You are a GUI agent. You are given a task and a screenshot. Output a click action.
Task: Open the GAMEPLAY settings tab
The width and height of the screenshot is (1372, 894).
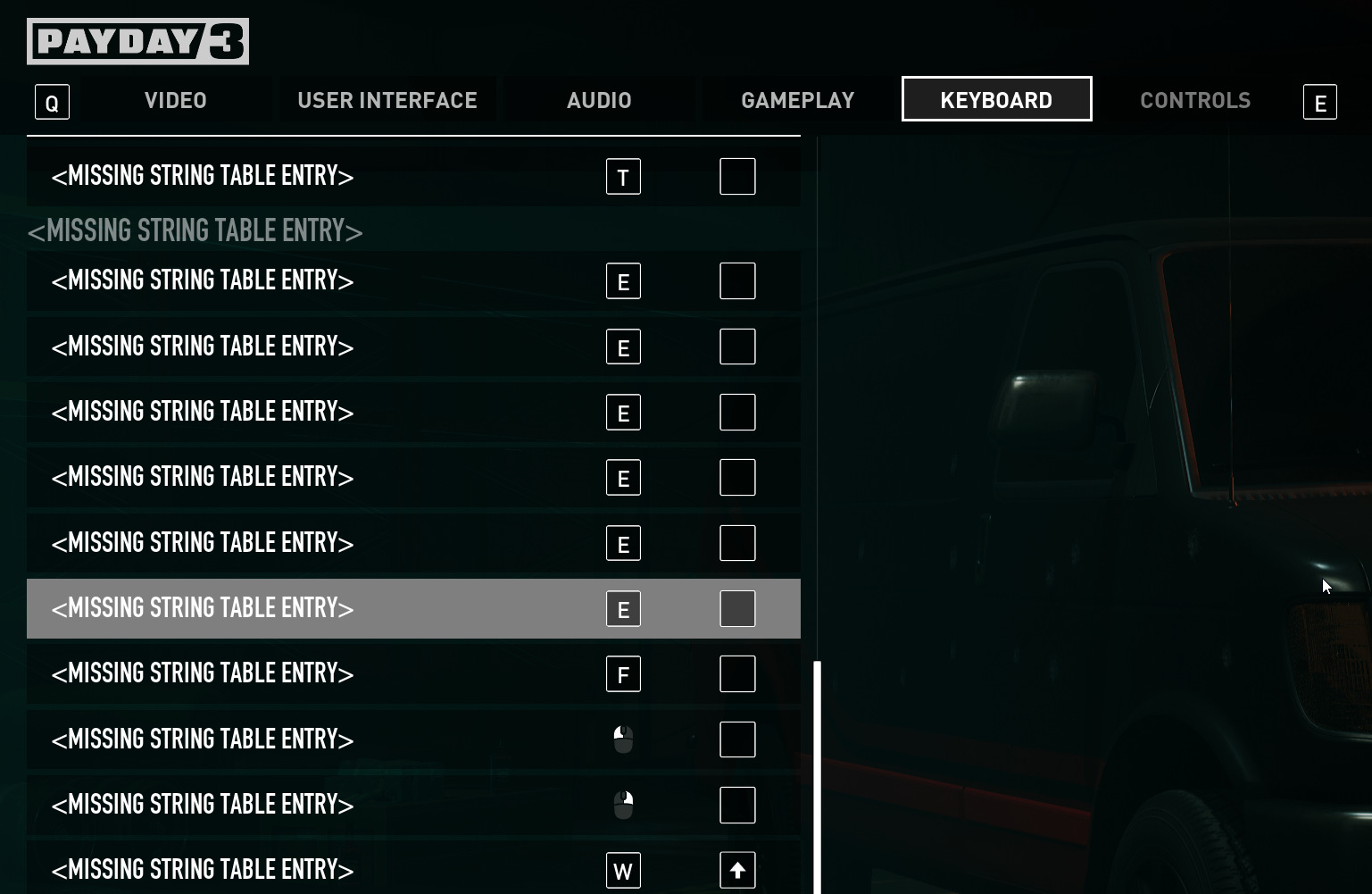[797, 99]
